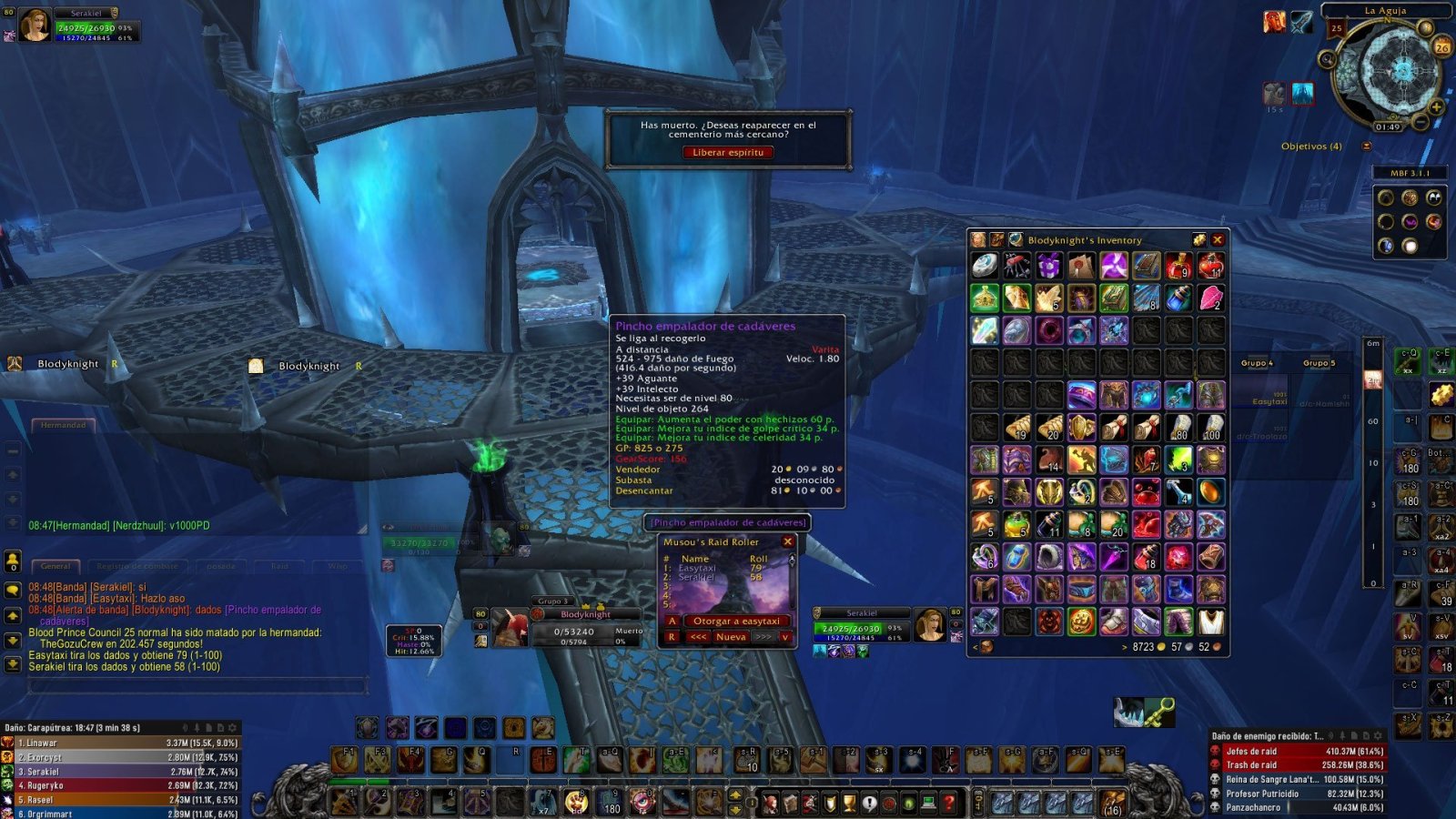Click the Liberar espíritu button

pyautogui.click(x=728, y=153)
